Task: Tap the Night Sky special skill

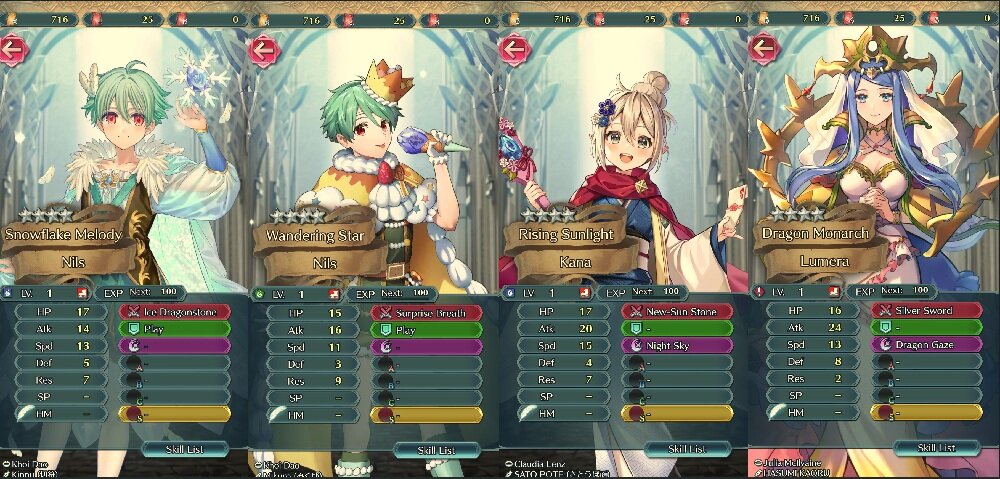Action: click(x=677, y=345)
